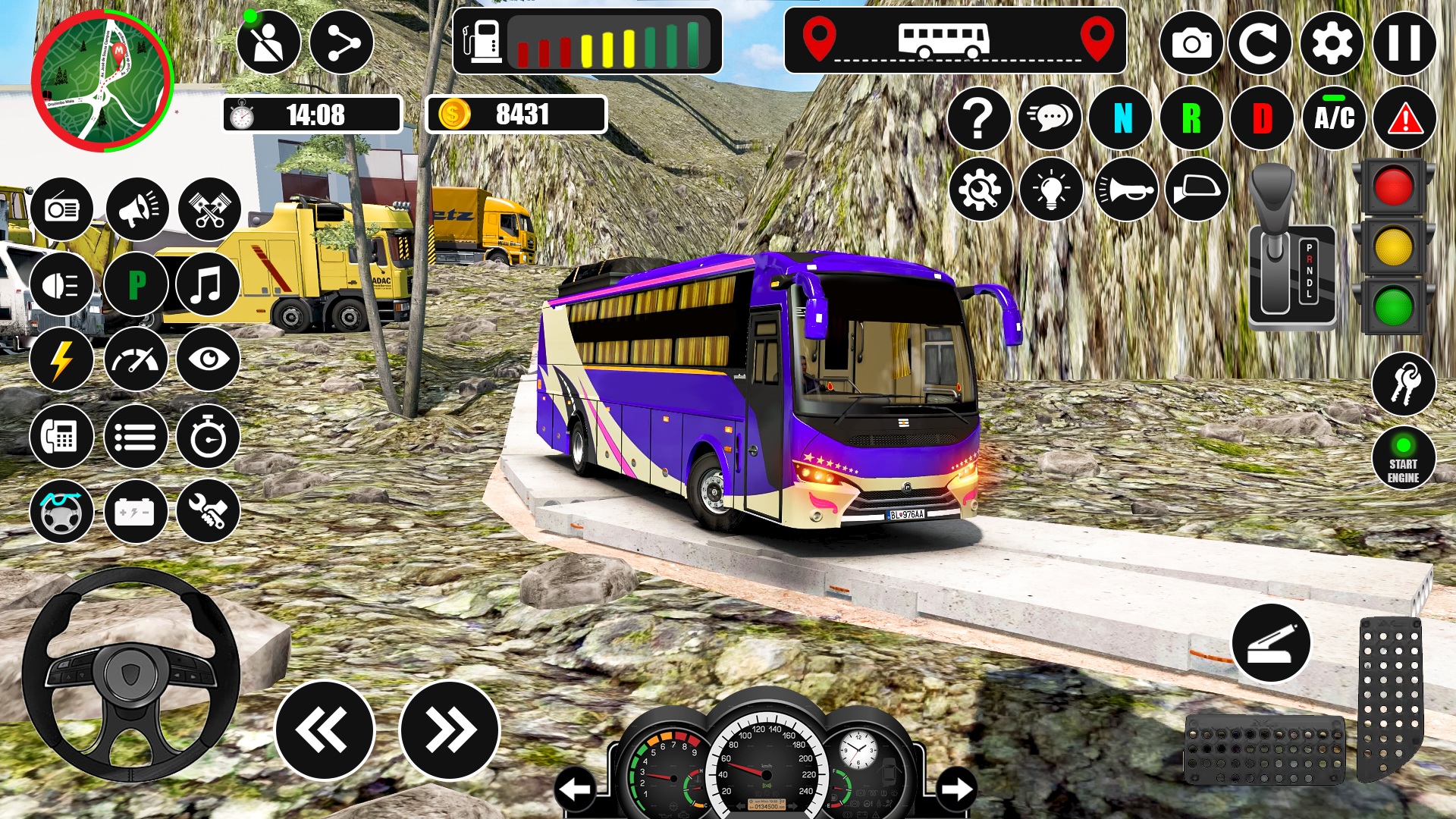Open the radio panel

[x=63, y=209]
